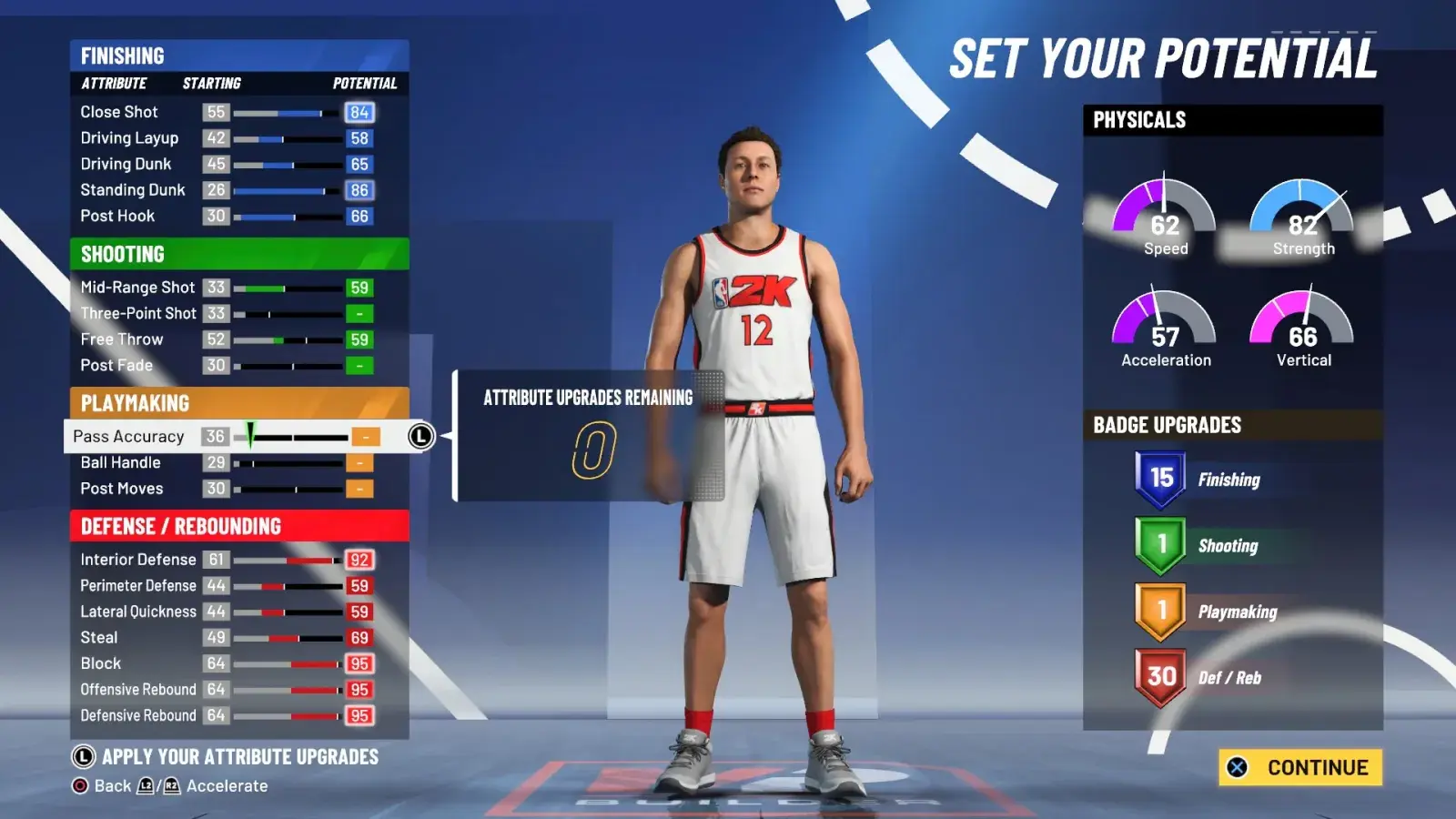
Task: Select the Ball Handle attribute row
Action: click(227, 463)
